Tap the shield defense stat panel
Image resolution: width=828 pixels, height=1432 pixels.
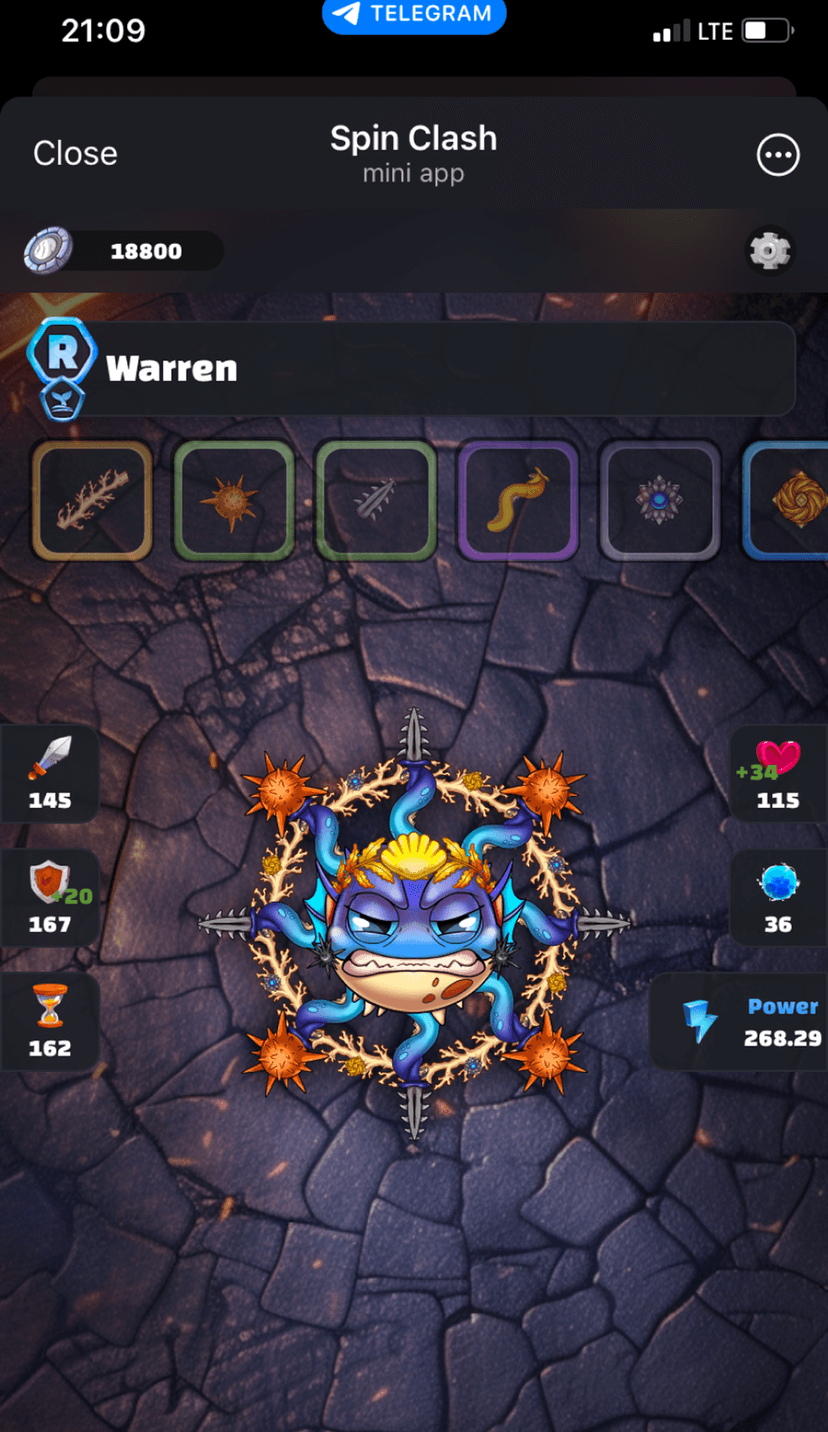tap(50, 897)
